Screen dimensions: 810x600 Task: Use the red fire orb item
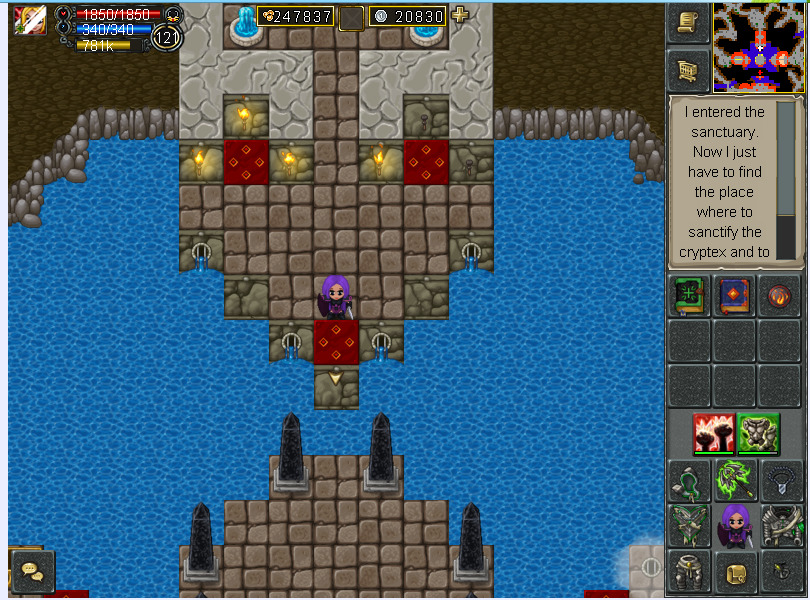pos(780,297)
